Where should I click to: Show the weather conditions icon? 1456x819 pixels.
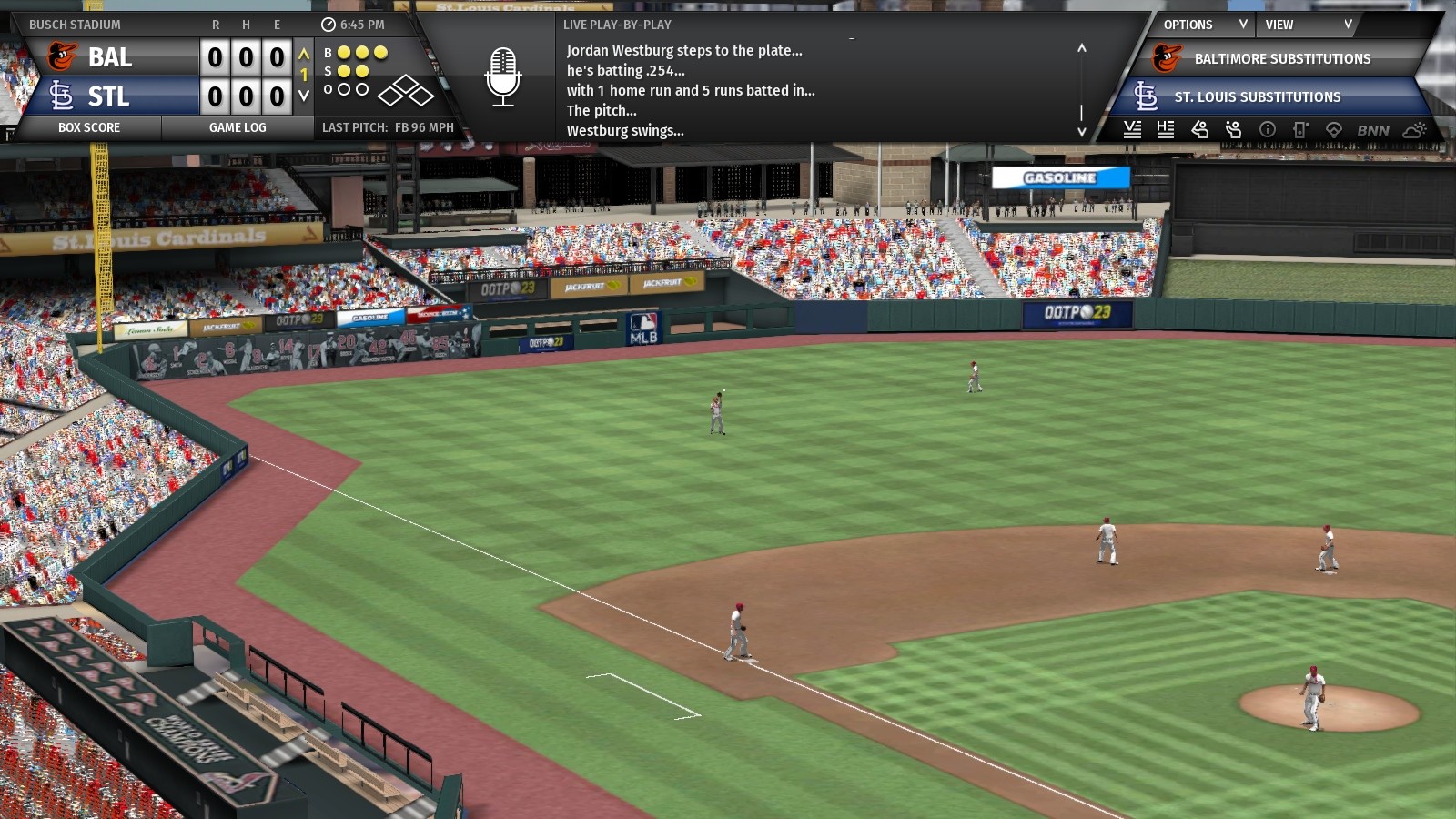(x=1415, y=129)
